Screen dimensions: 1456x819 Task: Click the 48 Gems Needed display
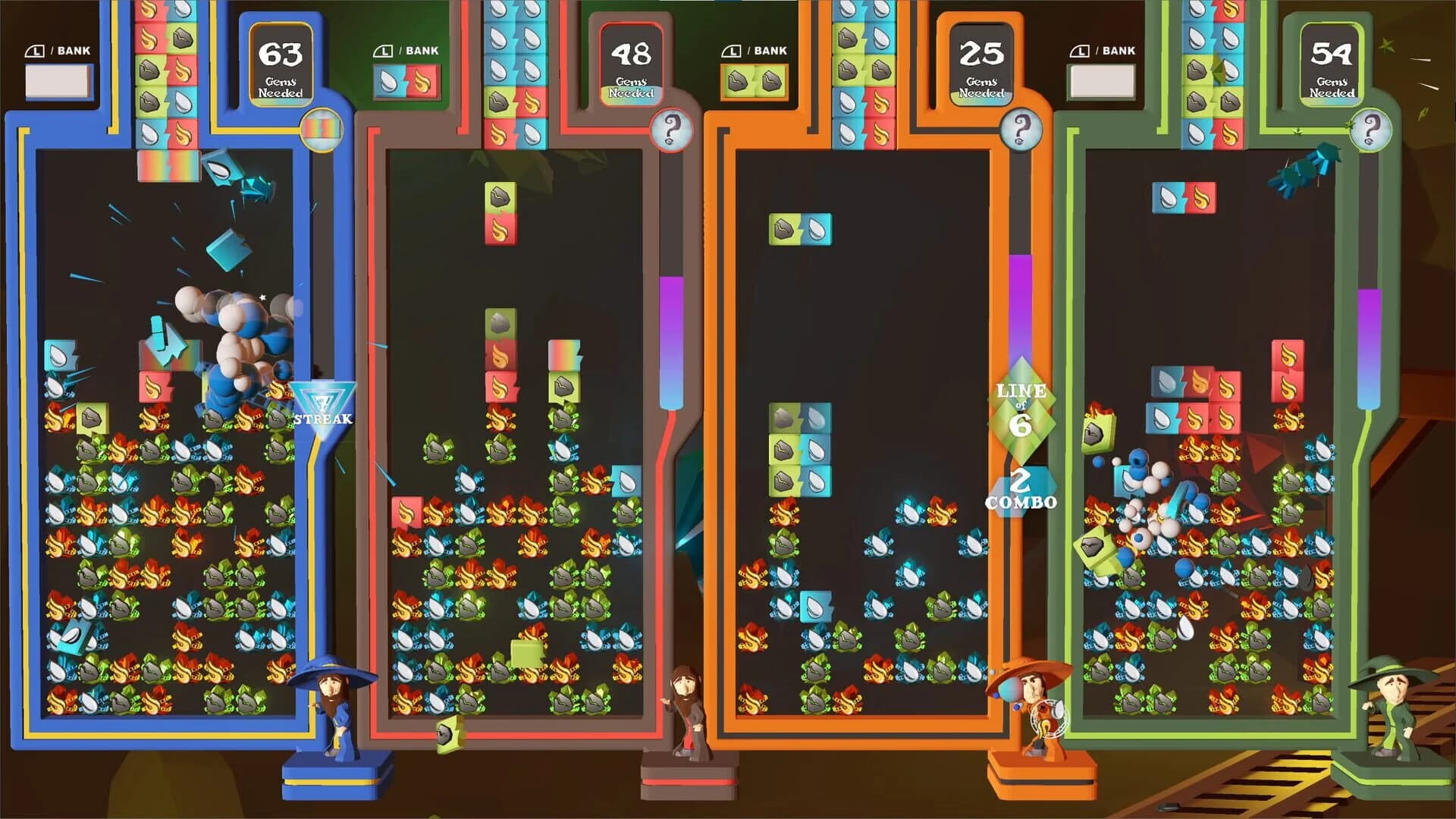click(632, 64)
